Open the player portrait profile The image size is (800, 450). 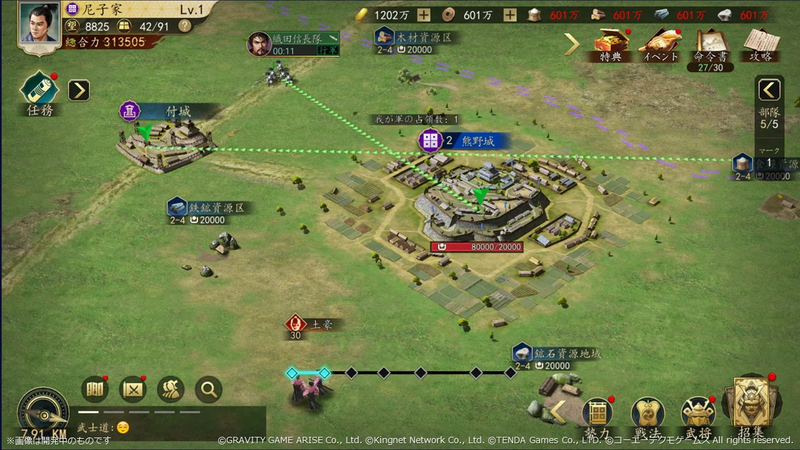38,25
